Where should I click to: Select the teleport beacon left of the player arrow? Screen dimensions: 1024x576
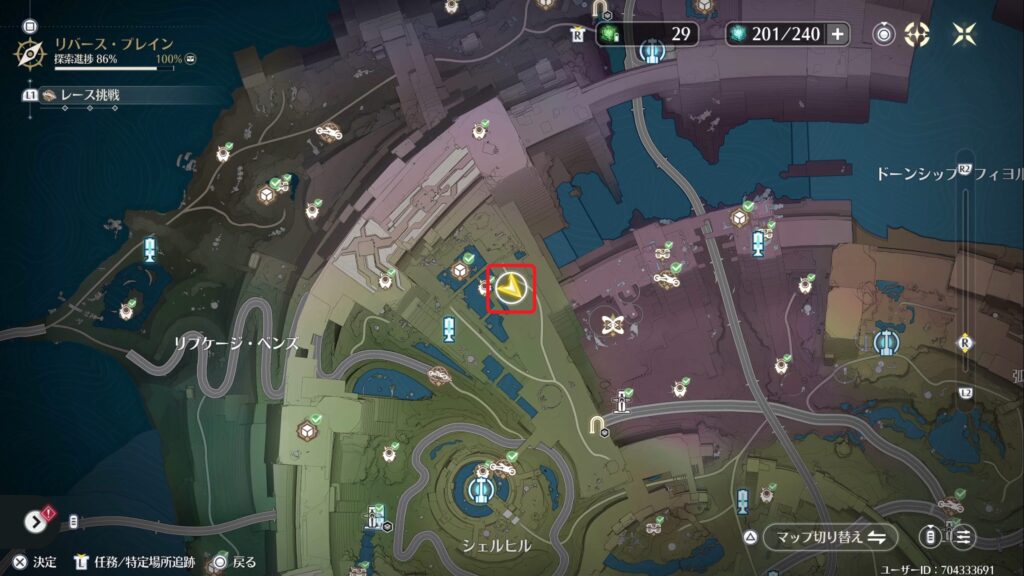(449, 327)
